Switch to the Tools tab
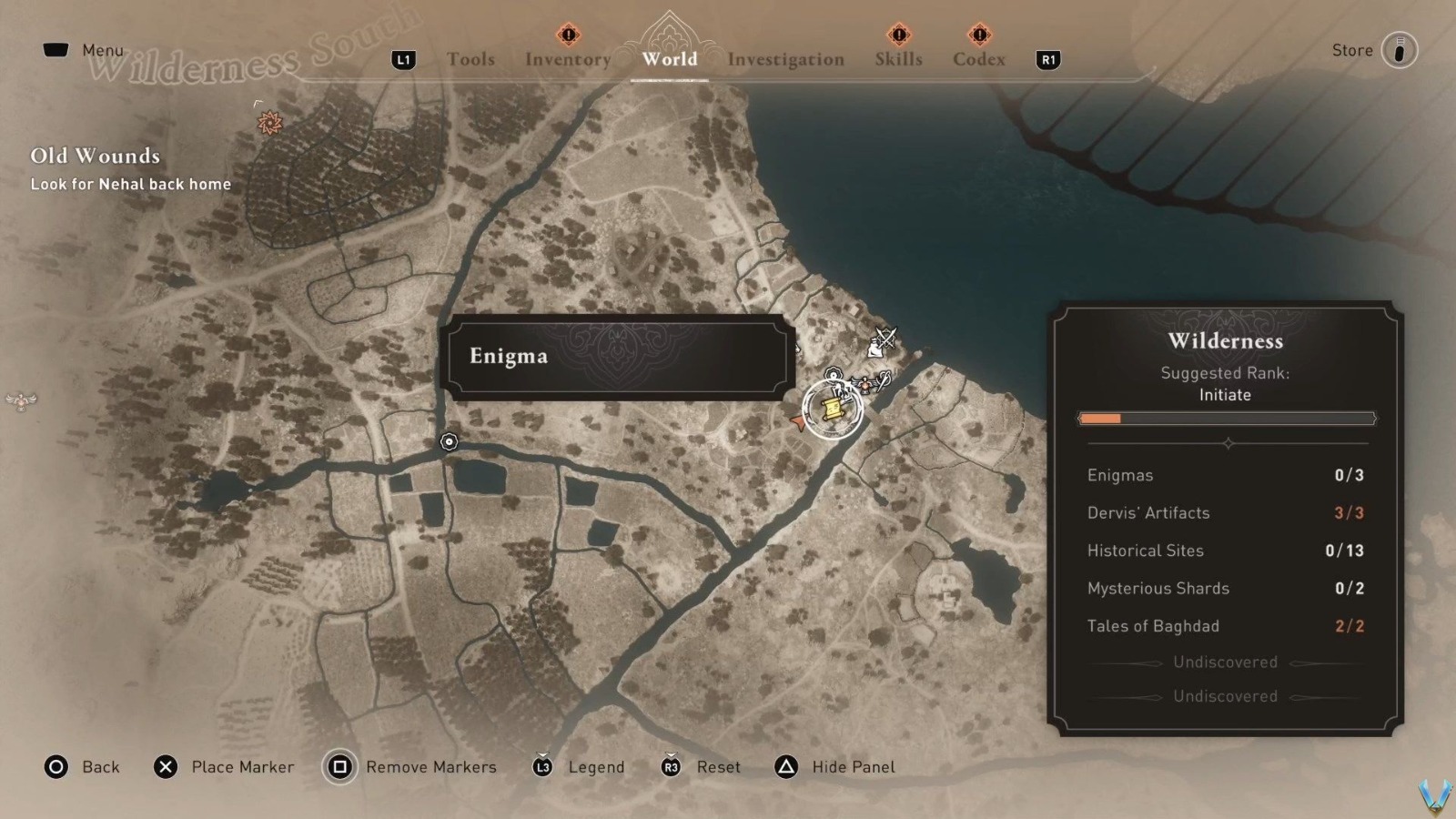 pyautogui.click(x=470, y=59)
